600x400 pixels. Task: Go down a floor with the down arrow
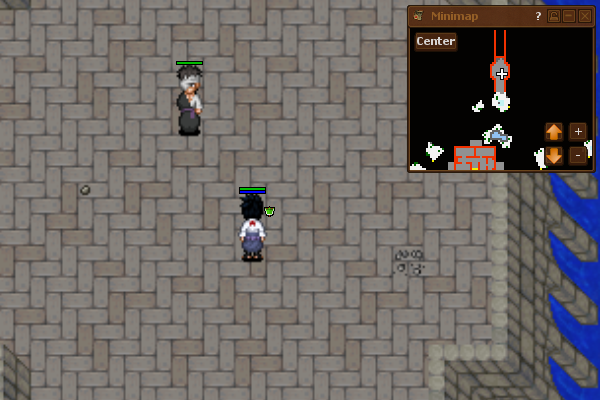click(554, 156)
